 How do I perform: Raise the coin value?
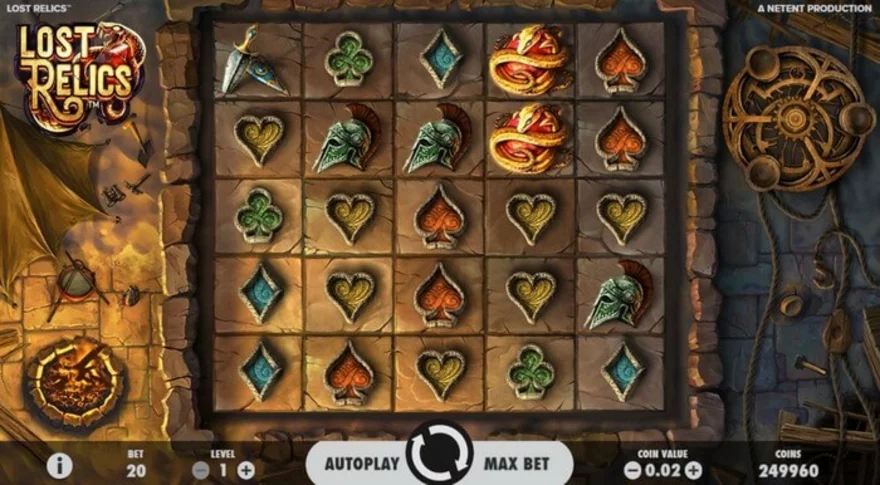(x=693, y=470)
